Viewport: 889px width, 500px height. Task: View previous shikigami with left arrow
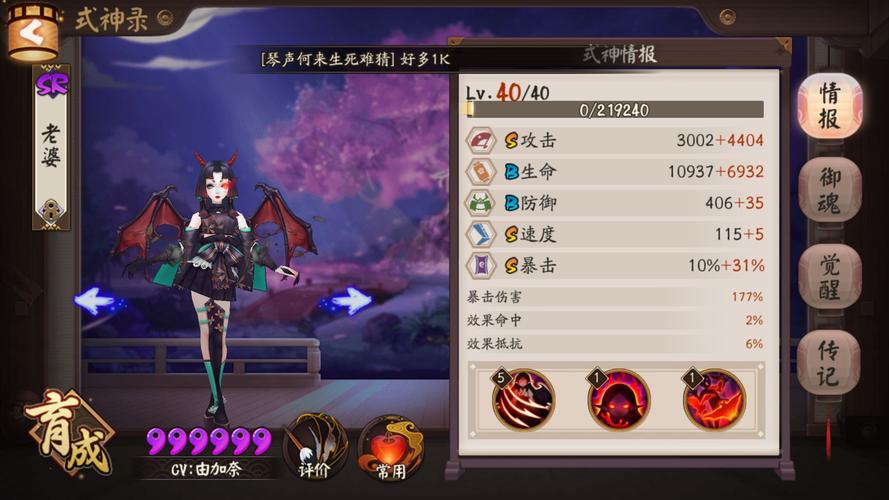click(x=98, y=299)
